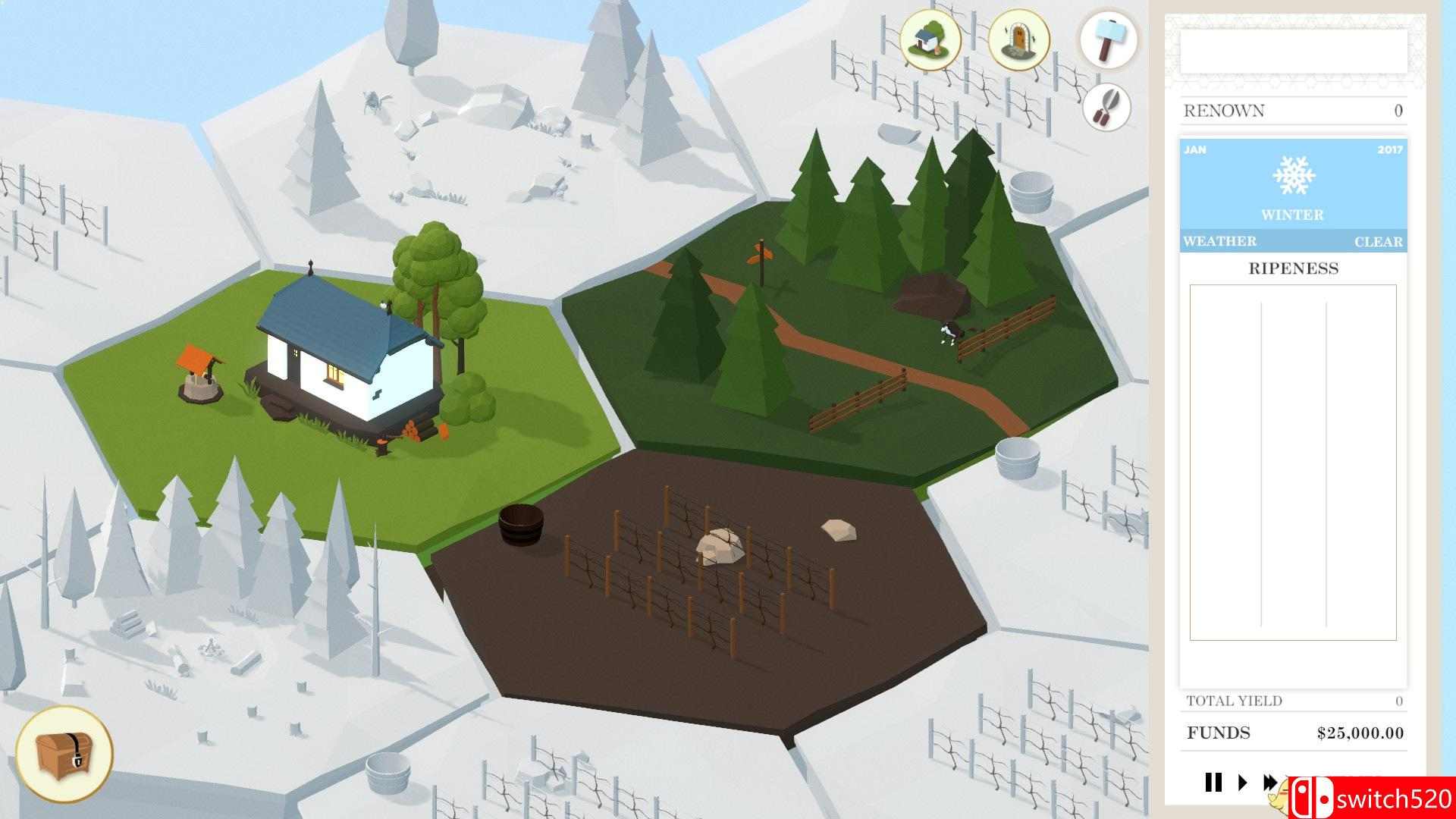
Task: Play at normal speed
Action: tap(1242, 782)
